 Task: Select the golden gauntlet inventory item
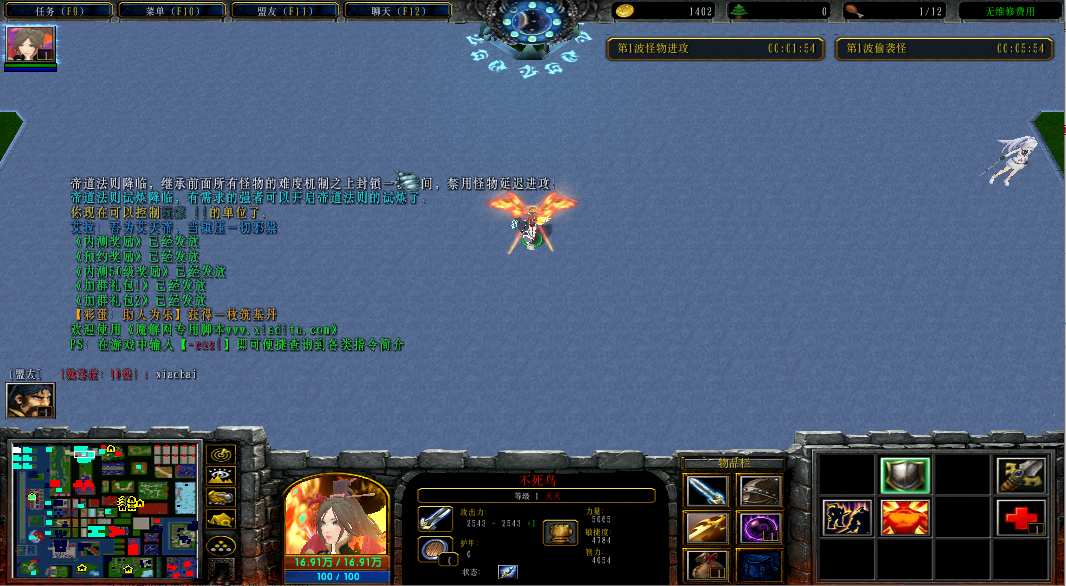(707, 527)
